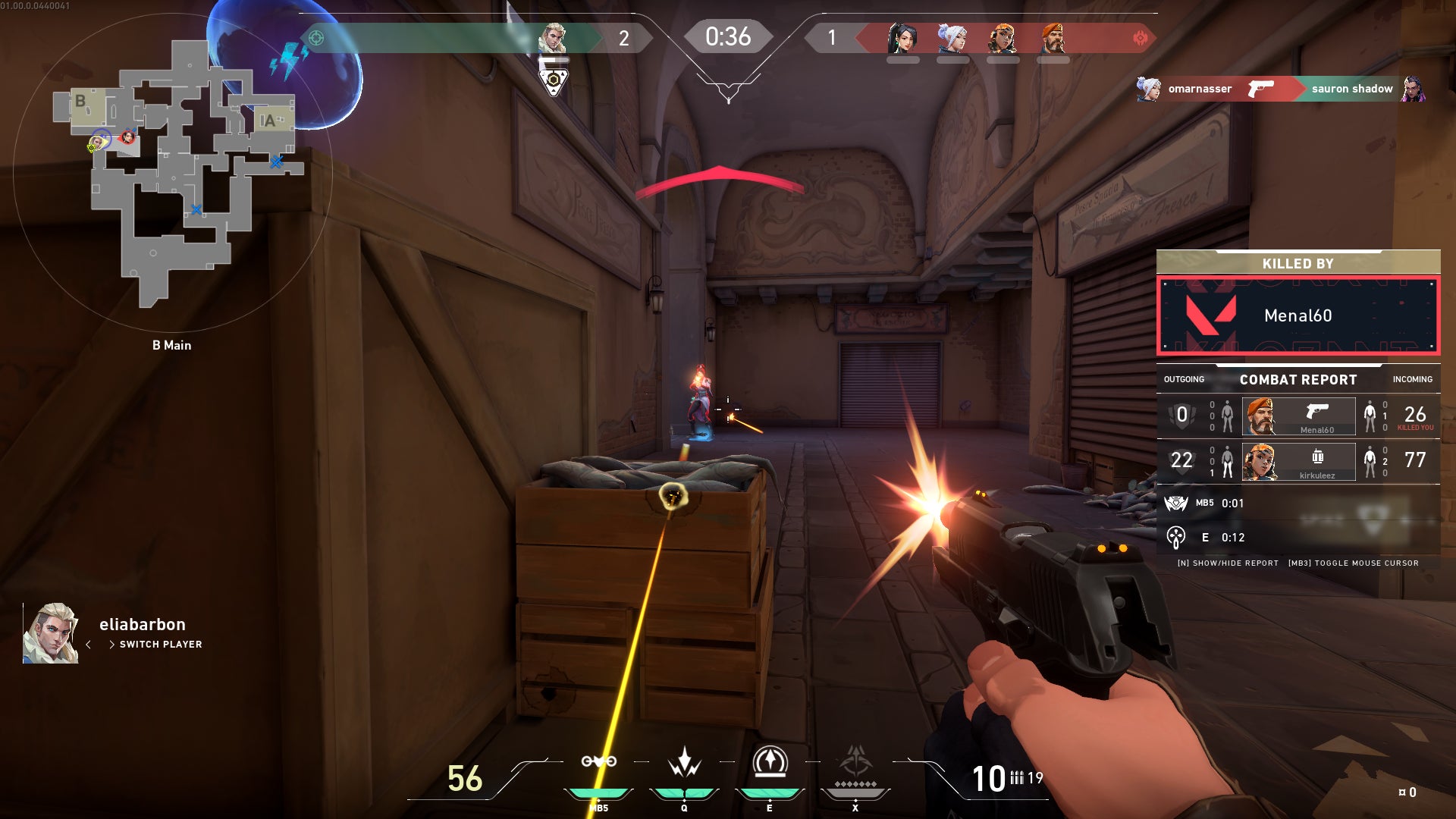Click the red spike icon beside the enemy roster
This screenshot has height=819, width=1456.
pos(1141,36)
